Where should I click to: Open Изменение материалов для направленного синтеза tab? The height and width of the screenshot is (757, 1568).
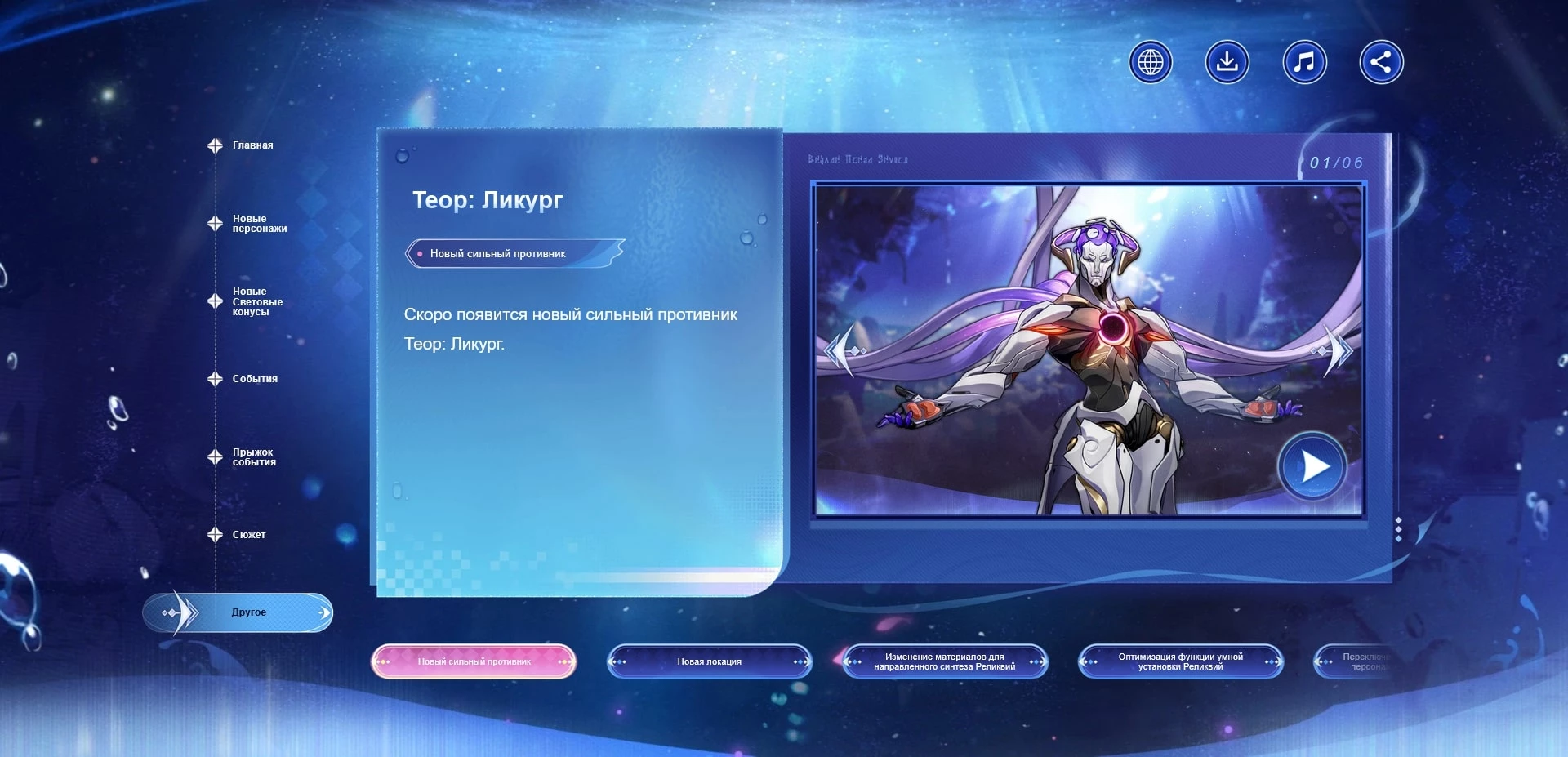point(944,661)
